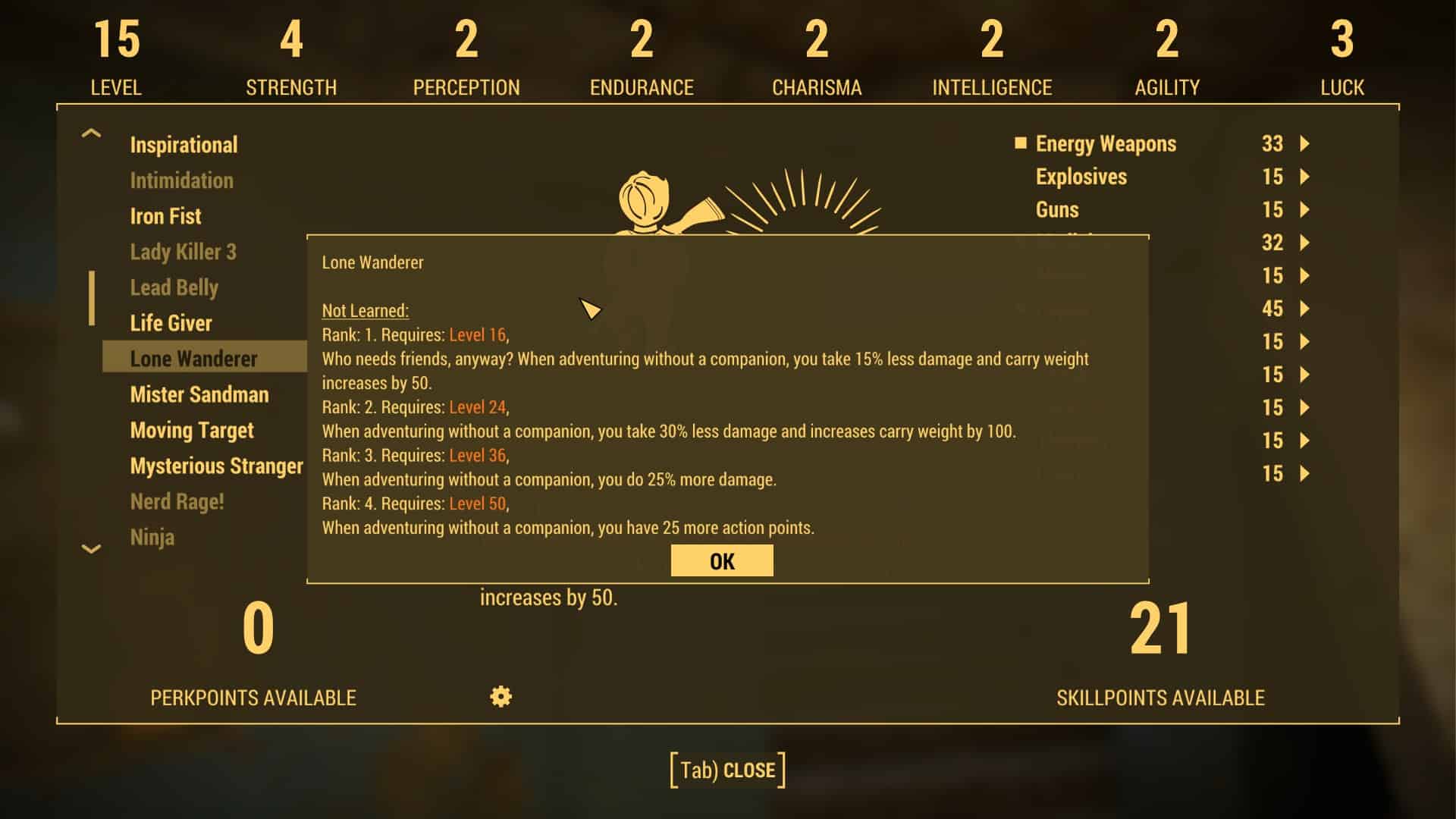1456x819 pixels.
Task: Pick the Mister Sandman perk
Action: point(199,394)
